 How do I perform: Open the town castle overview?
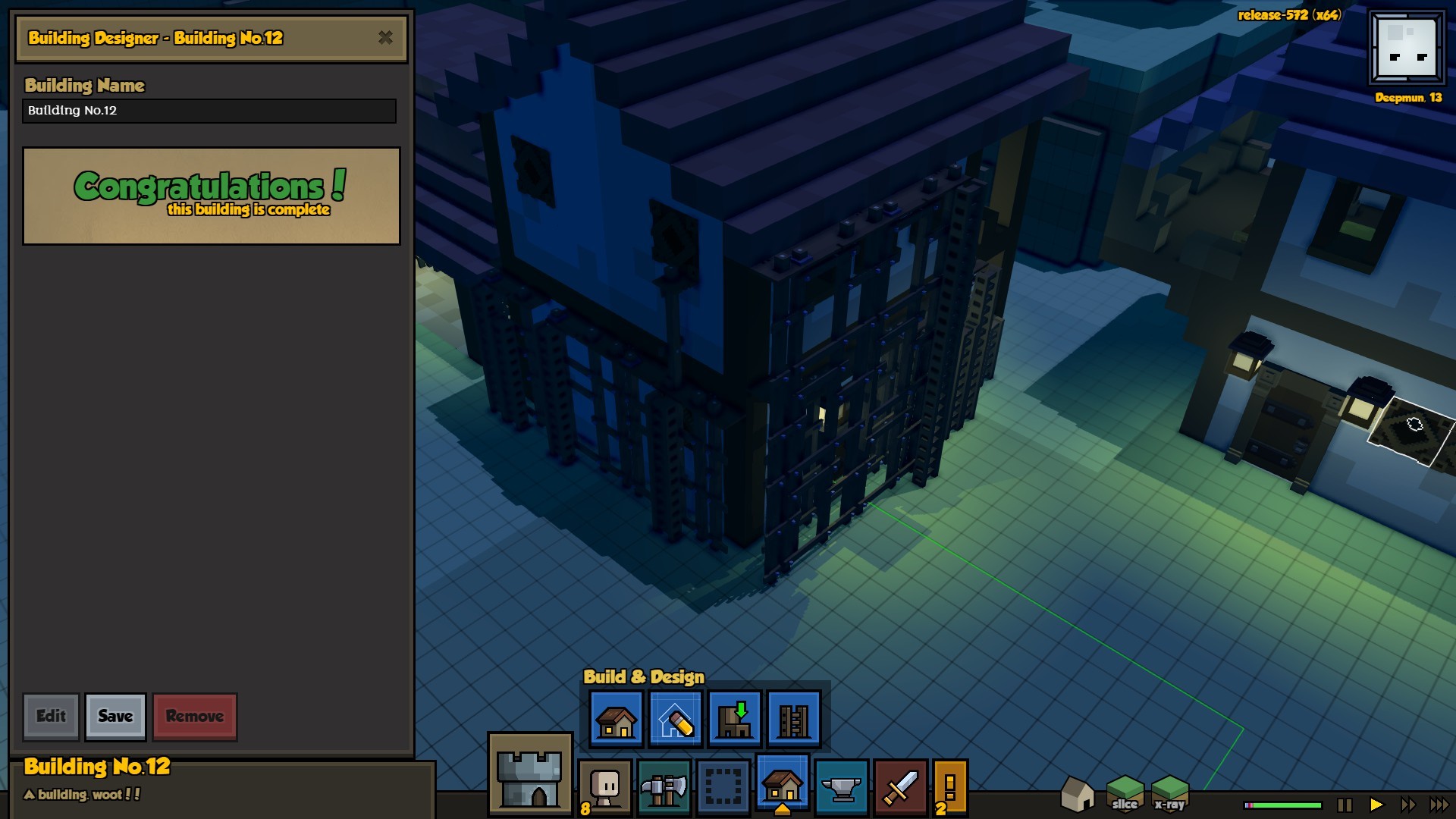pos(530,773)
